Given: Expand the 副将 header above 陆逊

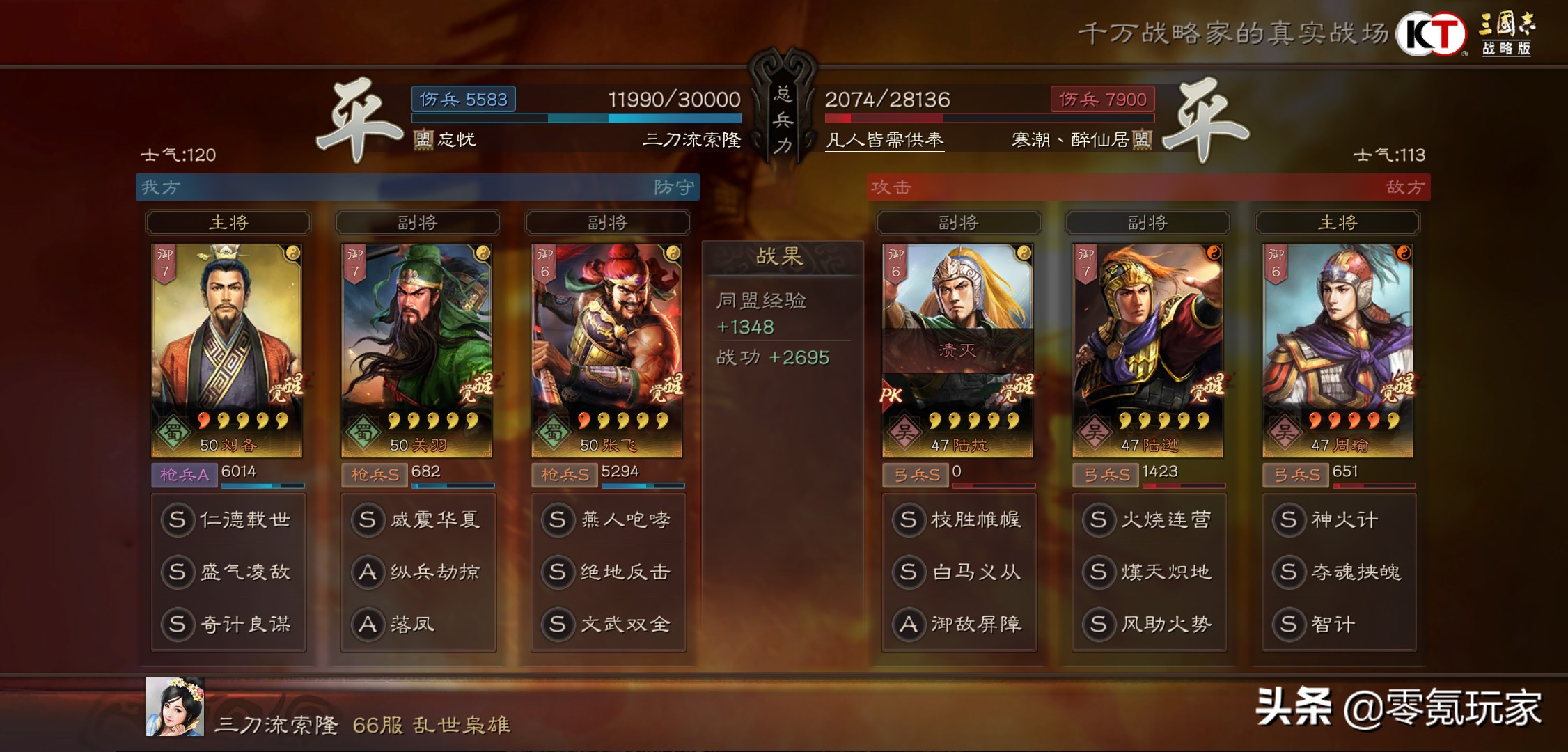Looking at the screenshot, I should (1147, 223).
